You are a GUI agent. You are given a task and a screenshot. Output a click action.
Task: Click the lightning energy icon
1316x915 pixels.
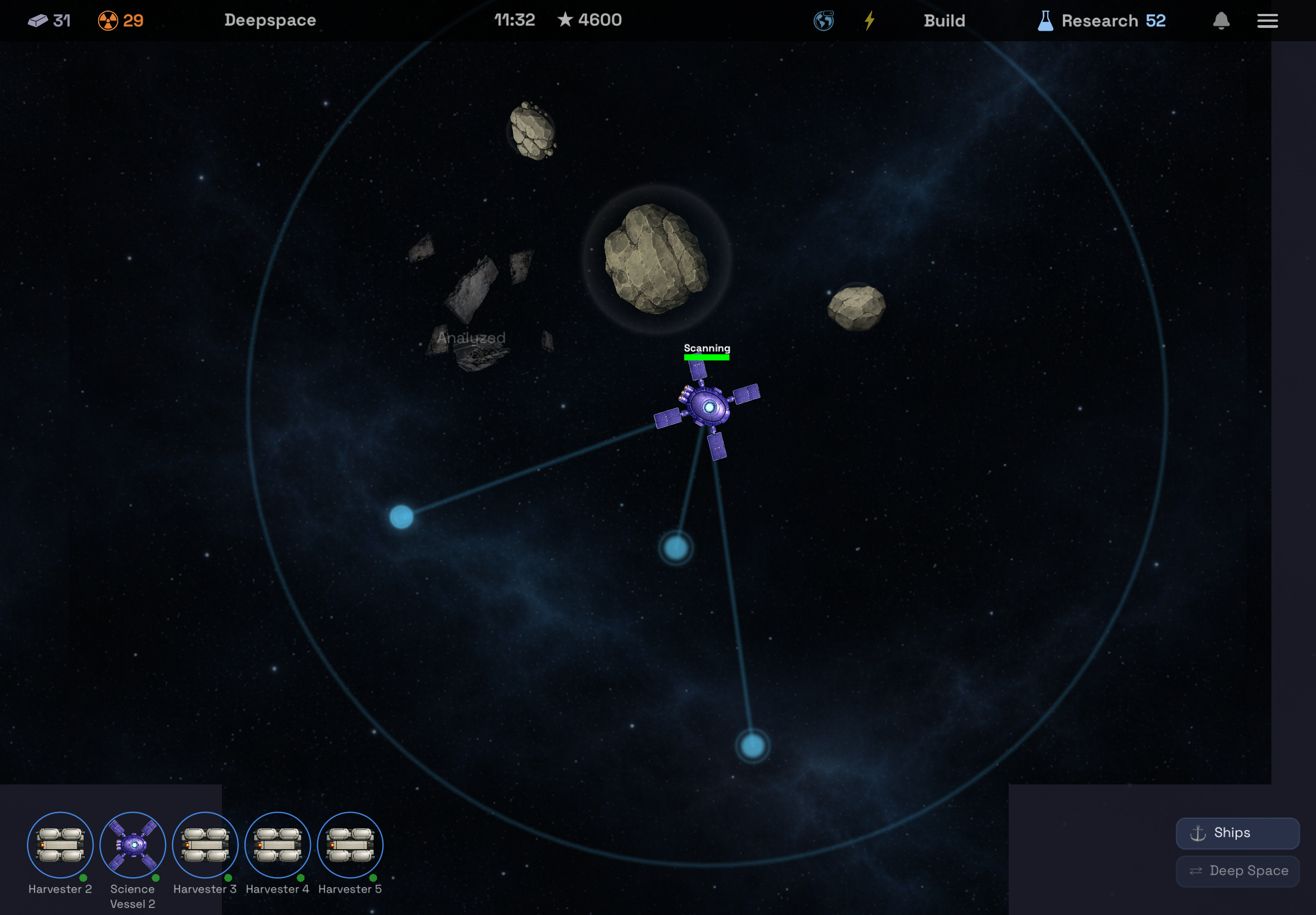pyautogui.click(x=870, y=21)
